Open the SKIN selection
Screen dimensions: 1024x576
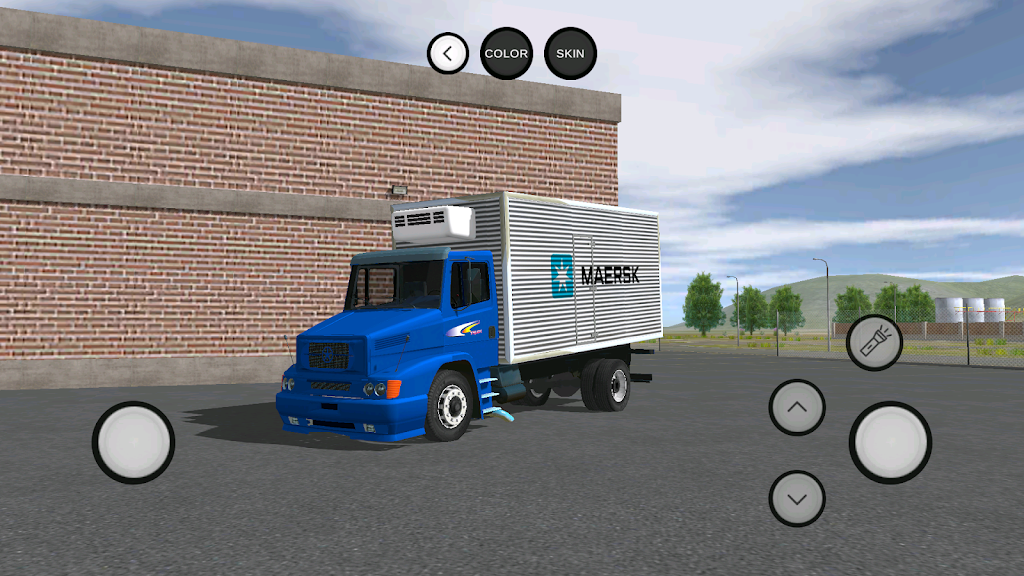click(x=570, y=53)
